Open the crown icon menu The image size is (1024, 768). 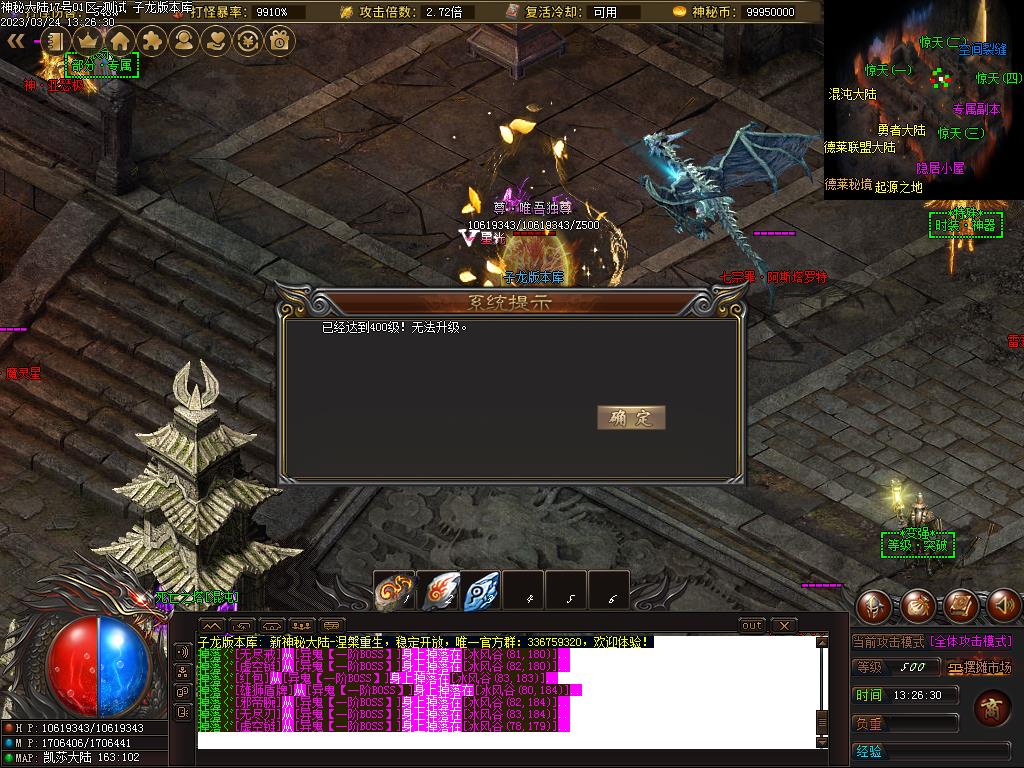[88, 41]
